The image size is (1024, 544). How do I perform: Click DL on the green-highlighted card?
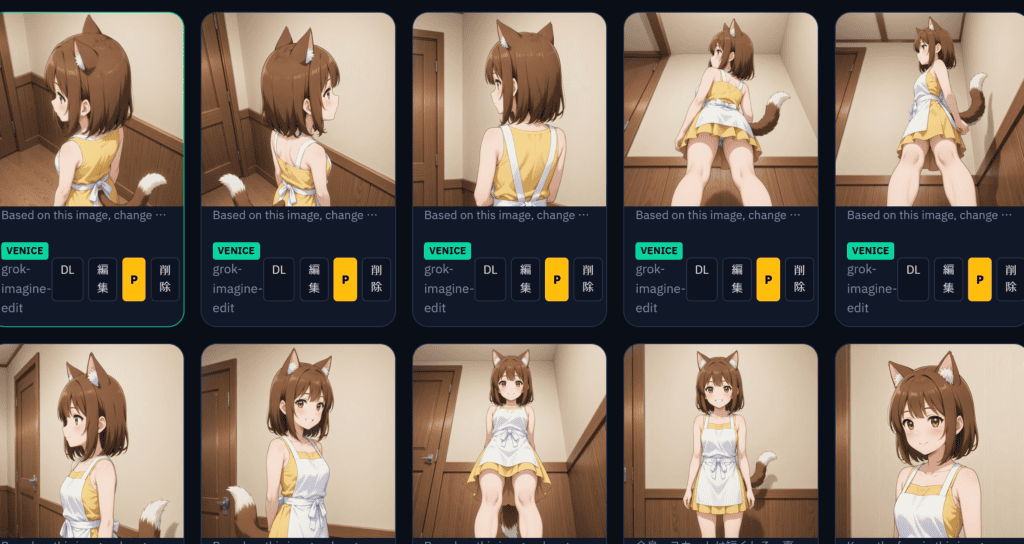coord(67,279)
